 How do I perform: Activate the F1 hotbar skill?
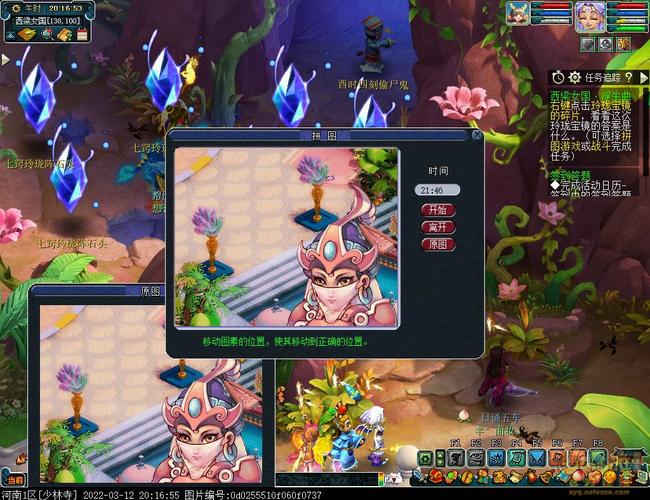pos(455,456)
